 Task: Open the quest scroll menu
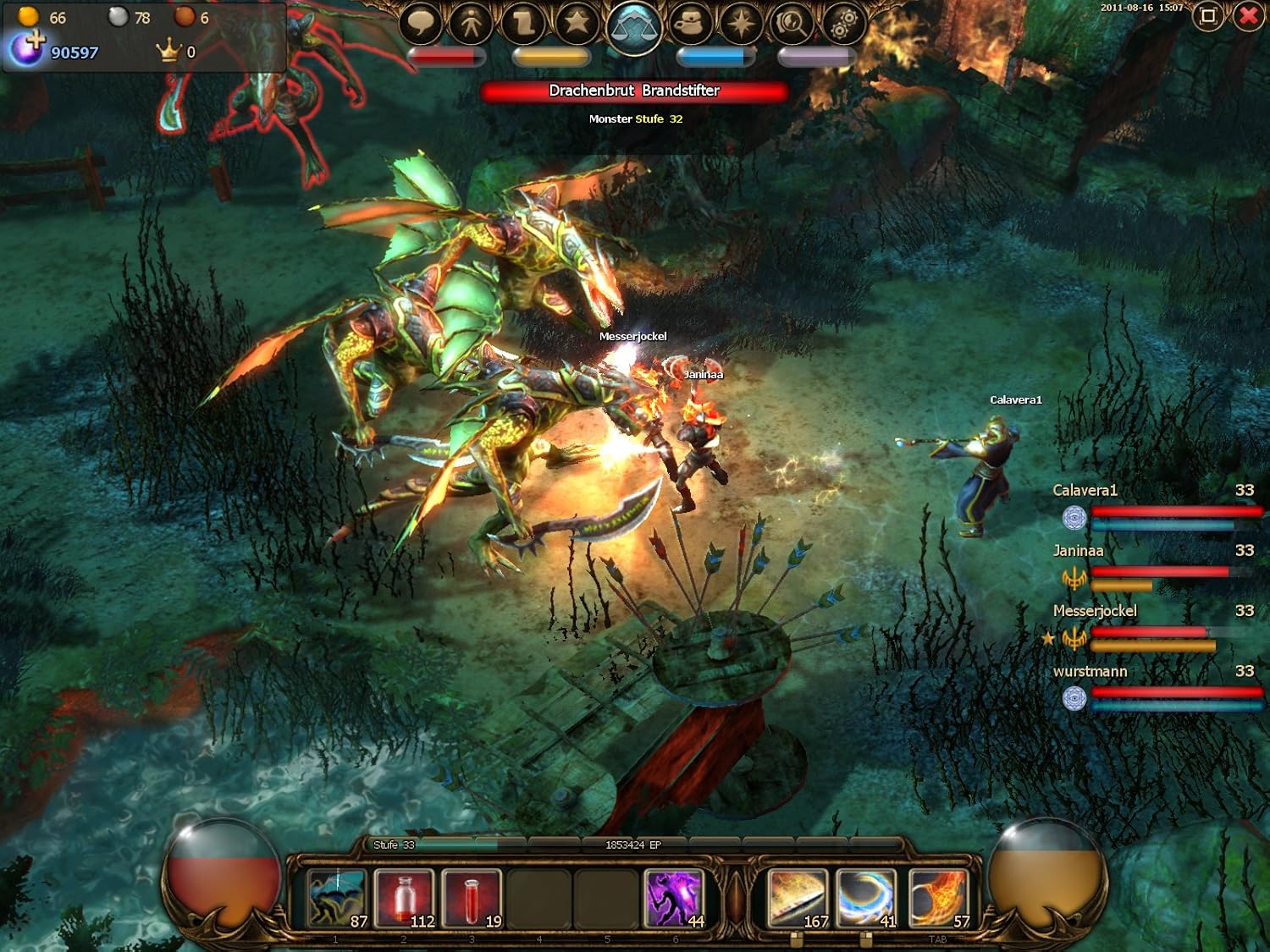pyautogui.click(x=523, y=23)
